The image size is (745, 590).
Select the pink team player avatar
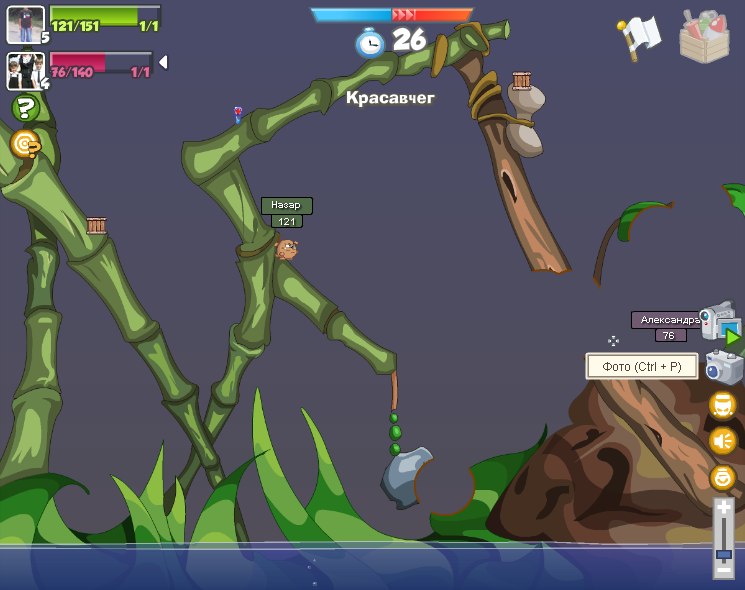point(25,71)
